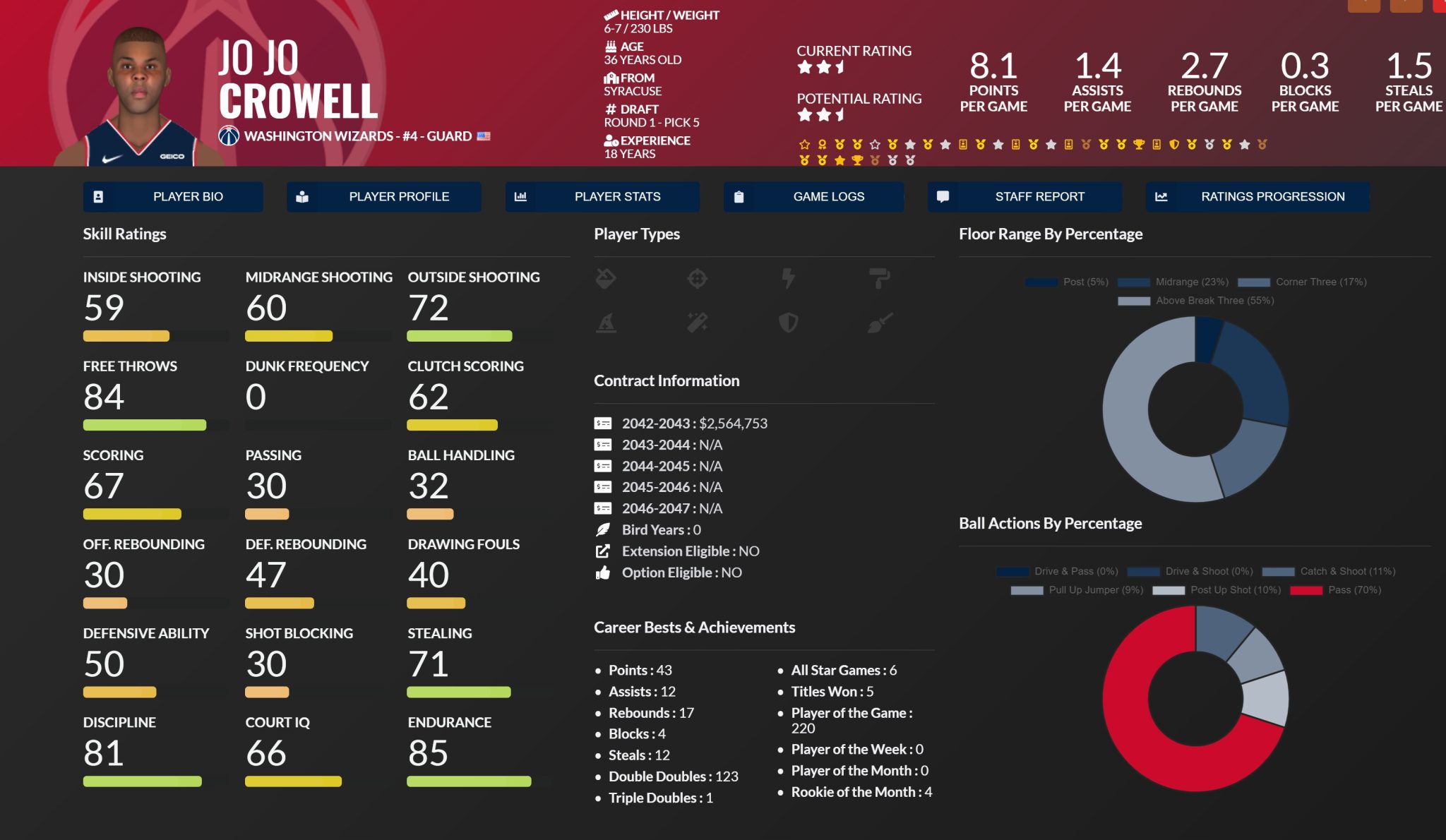The width and height of the screenshot is (1446, 840).
Task: Hide the Pull Up Jumper legend entry
Action: click(x=1077, y=590)
